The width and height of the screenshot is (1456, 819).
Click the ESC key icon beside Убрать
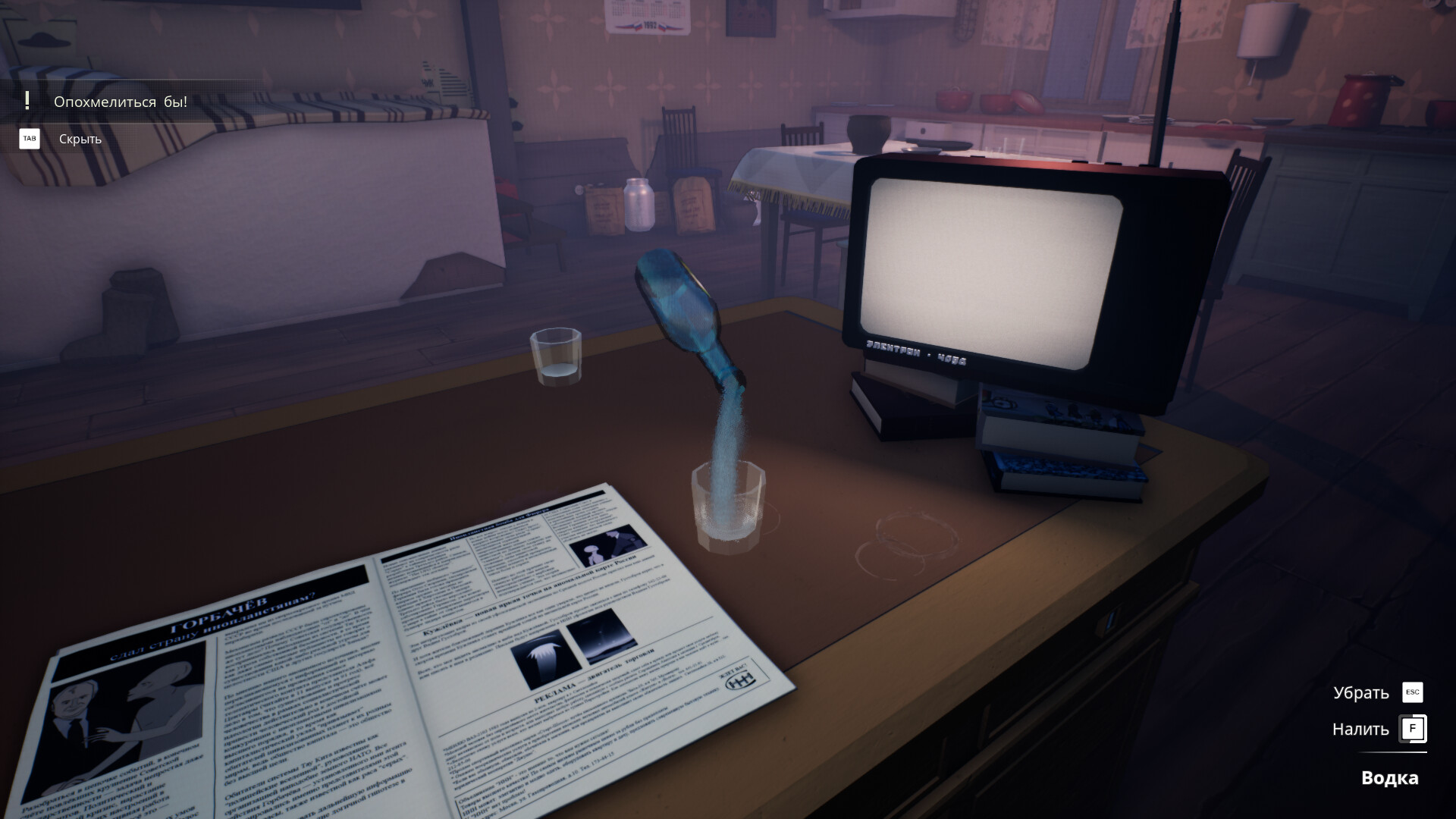click(x=1412, y=692)
